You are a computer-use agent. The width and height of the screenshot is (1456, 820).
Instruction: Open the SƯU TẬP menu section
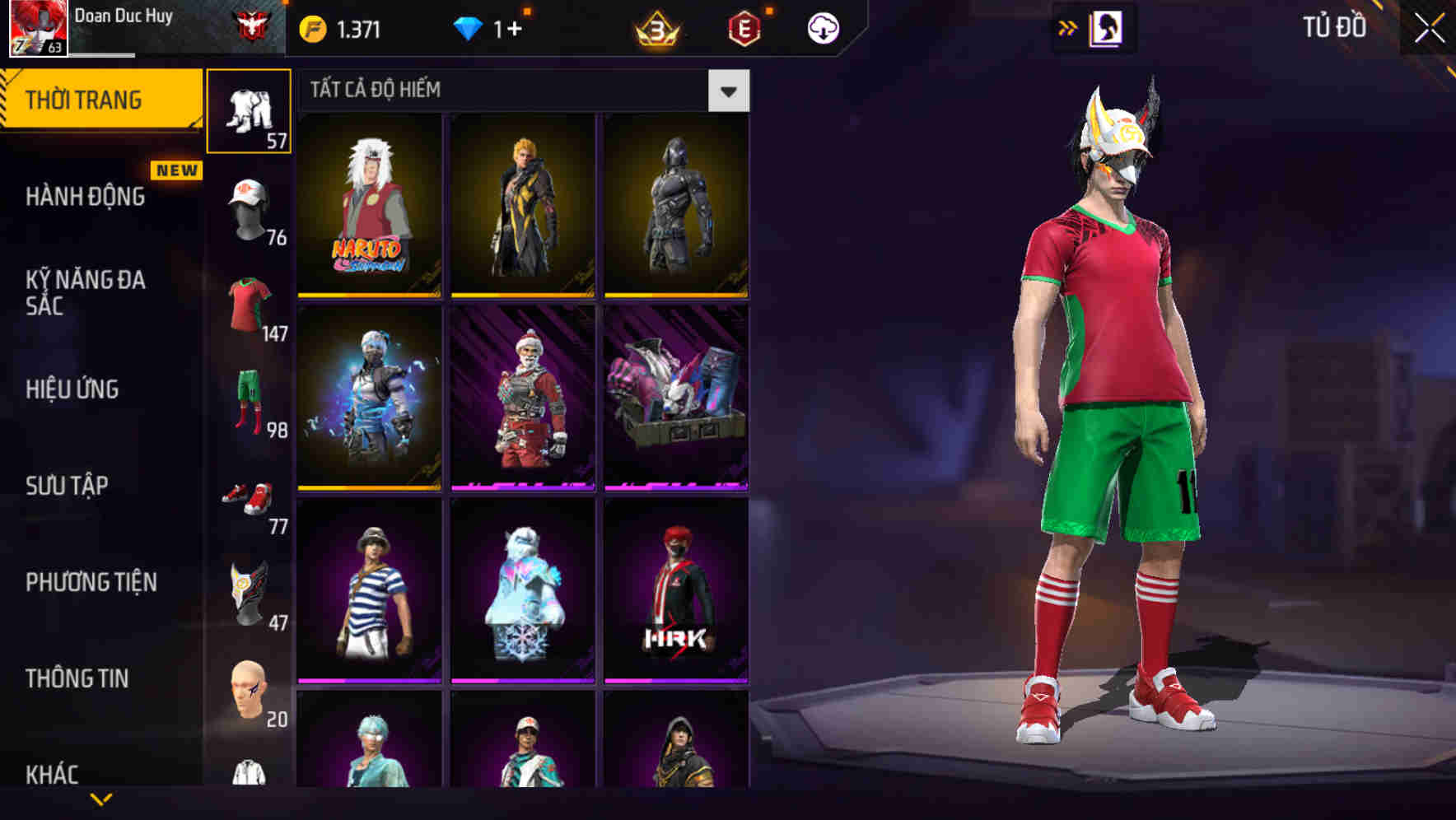pyautogui.click(x=66, y=486)
